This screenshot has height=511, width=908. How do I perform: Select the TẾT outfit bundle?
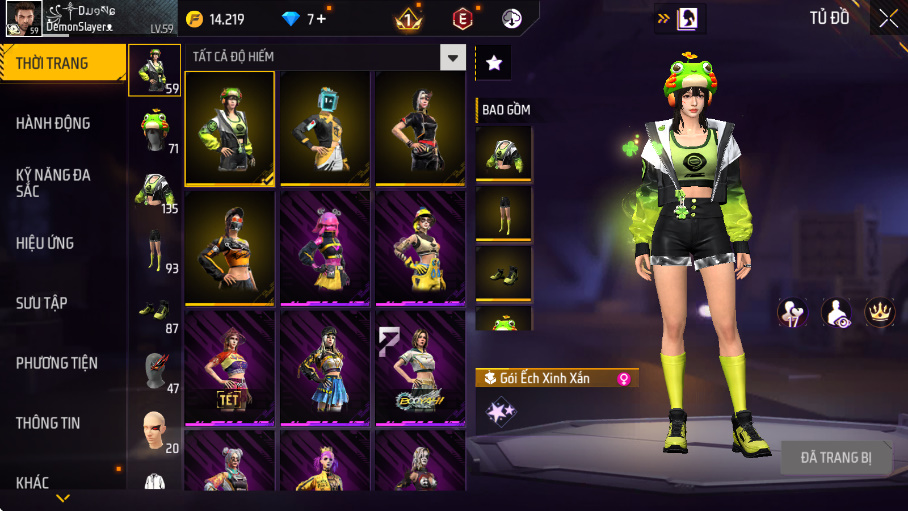point(229,367)
